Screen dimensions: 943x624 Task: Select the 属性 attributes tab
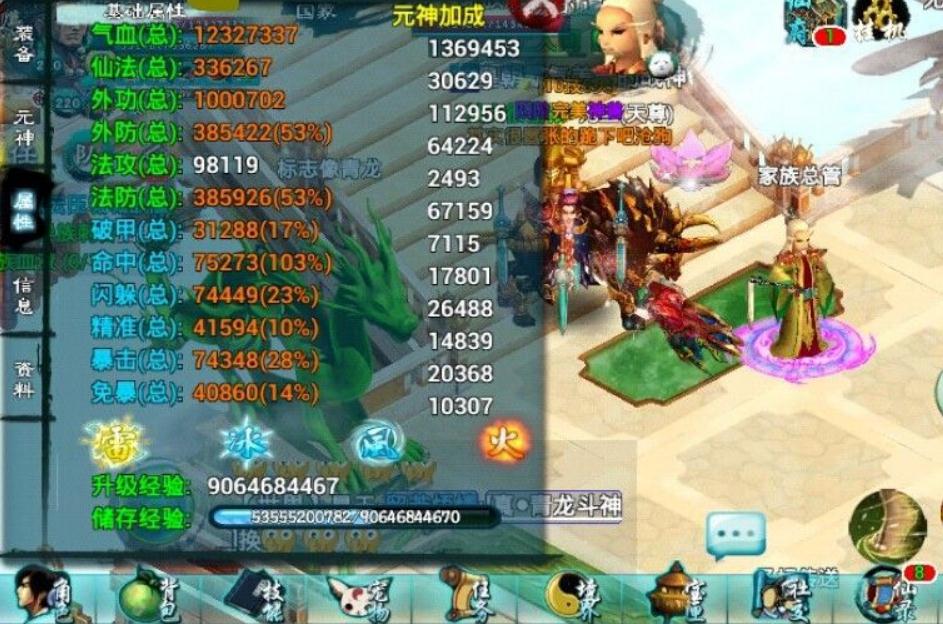[x=23, y=211]
